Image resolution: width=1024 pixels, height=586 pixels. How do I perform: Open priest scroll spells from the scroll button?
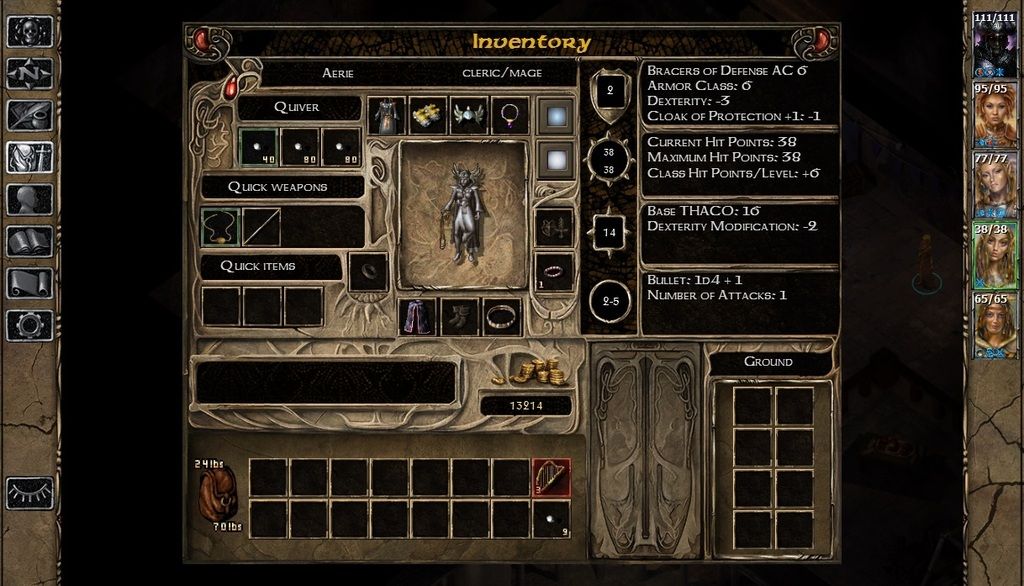pyautogui.click(x=29, y=283)
